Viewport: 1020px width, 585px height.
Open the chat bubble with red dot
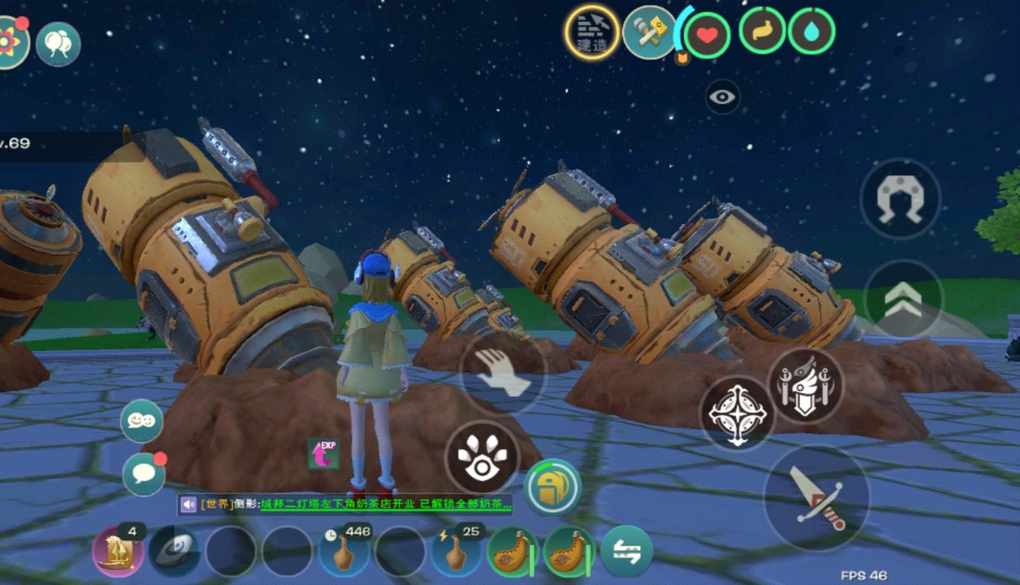tap(144, 474)
